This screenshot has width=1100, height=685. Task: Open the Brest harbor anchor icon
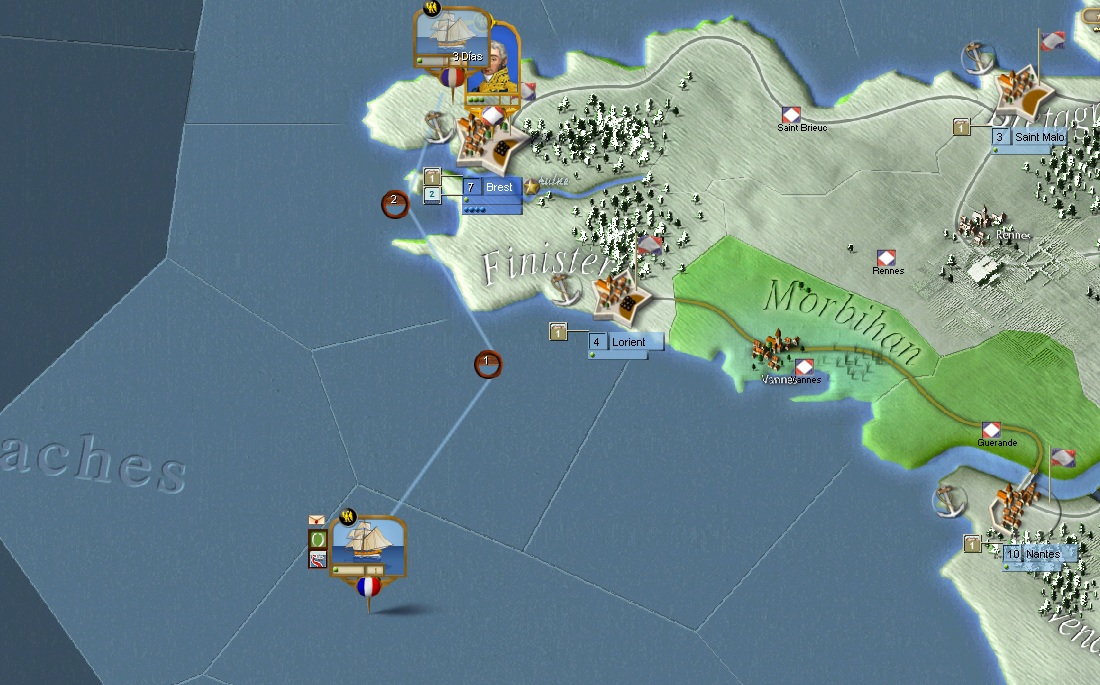tap(435, 127)
